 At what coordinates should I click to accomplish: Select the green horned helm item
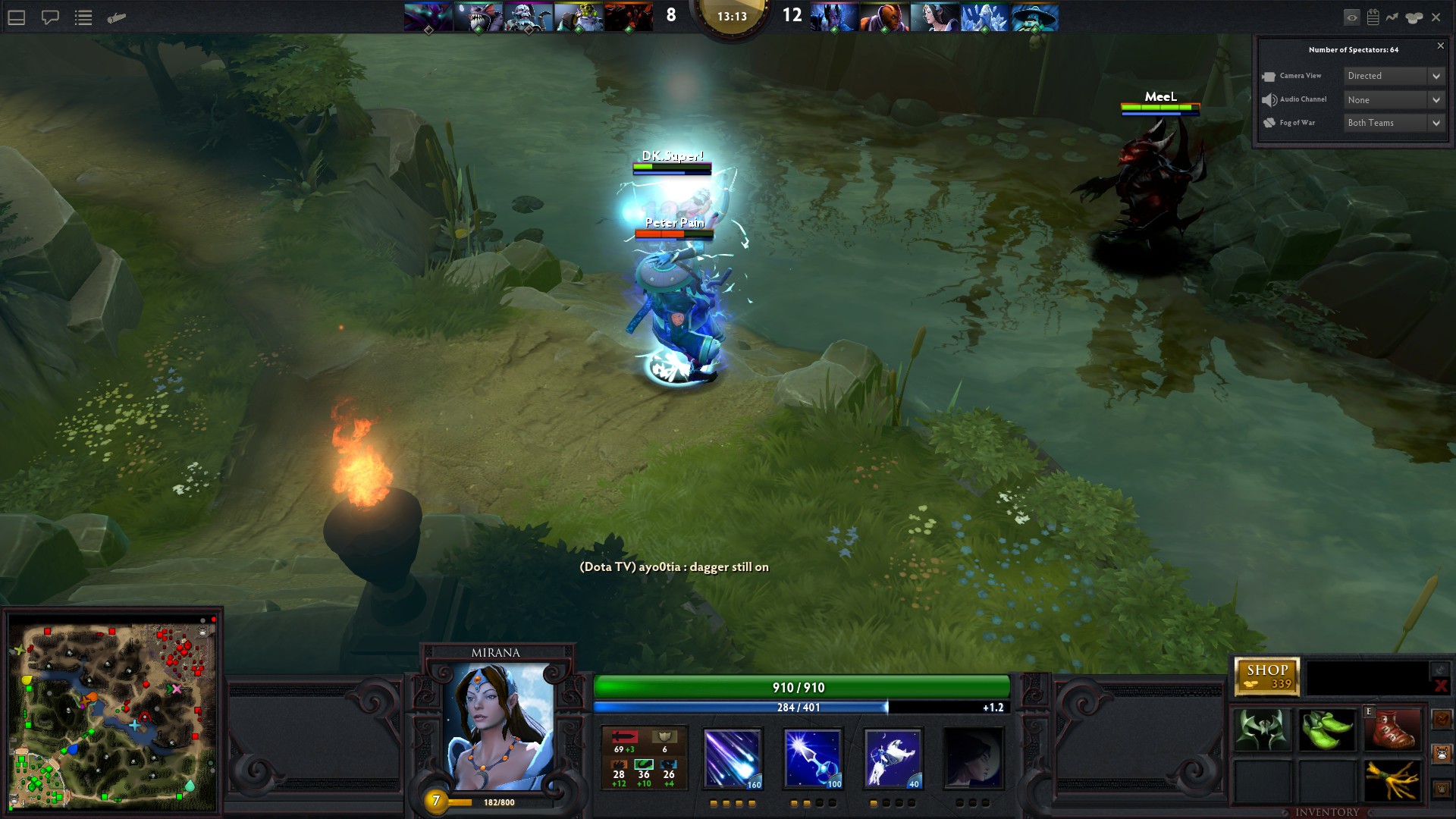coord(1263,730)
